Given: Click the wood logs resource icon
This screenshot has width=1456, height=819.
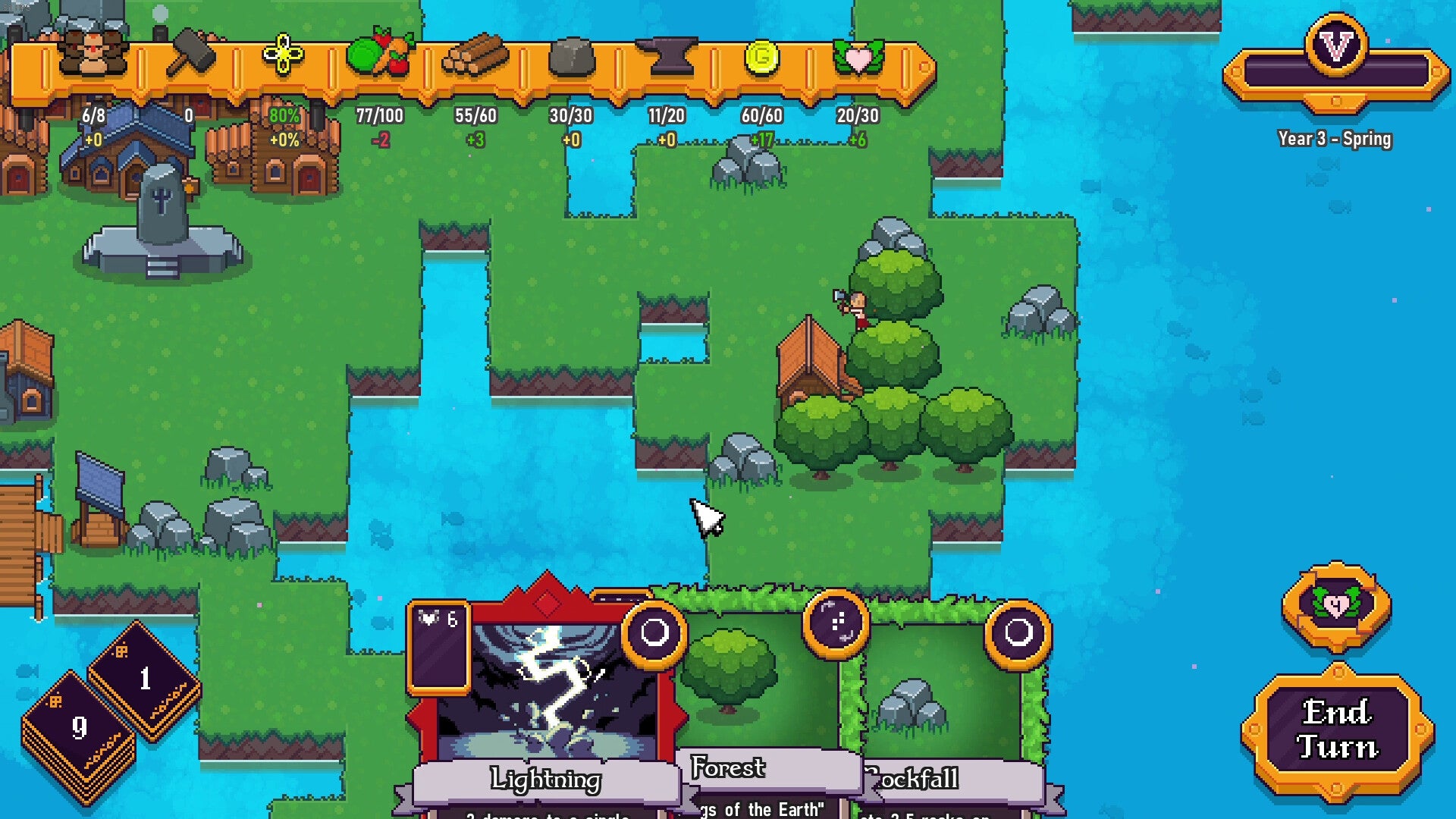Looking at the screenshot, I should [x=475, y=53].
